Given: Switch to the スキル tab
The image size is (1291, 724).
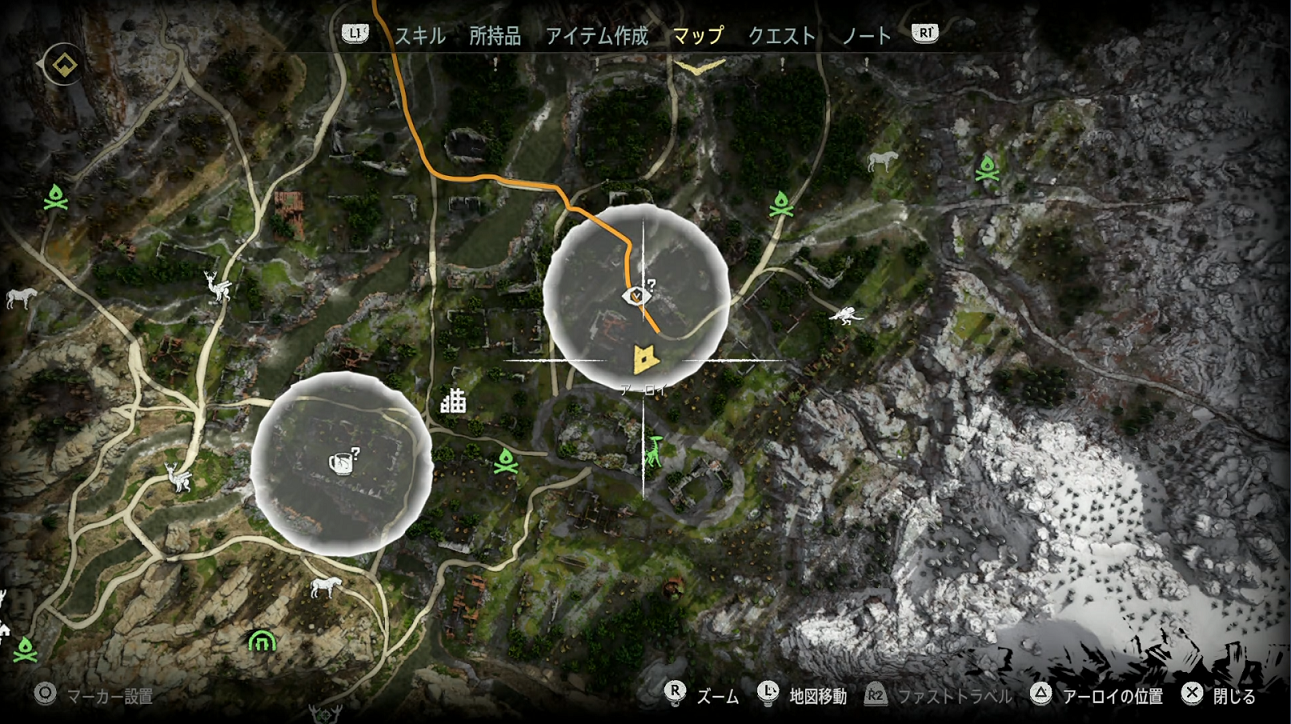Looking at the screenshot, I should [420, 35].
